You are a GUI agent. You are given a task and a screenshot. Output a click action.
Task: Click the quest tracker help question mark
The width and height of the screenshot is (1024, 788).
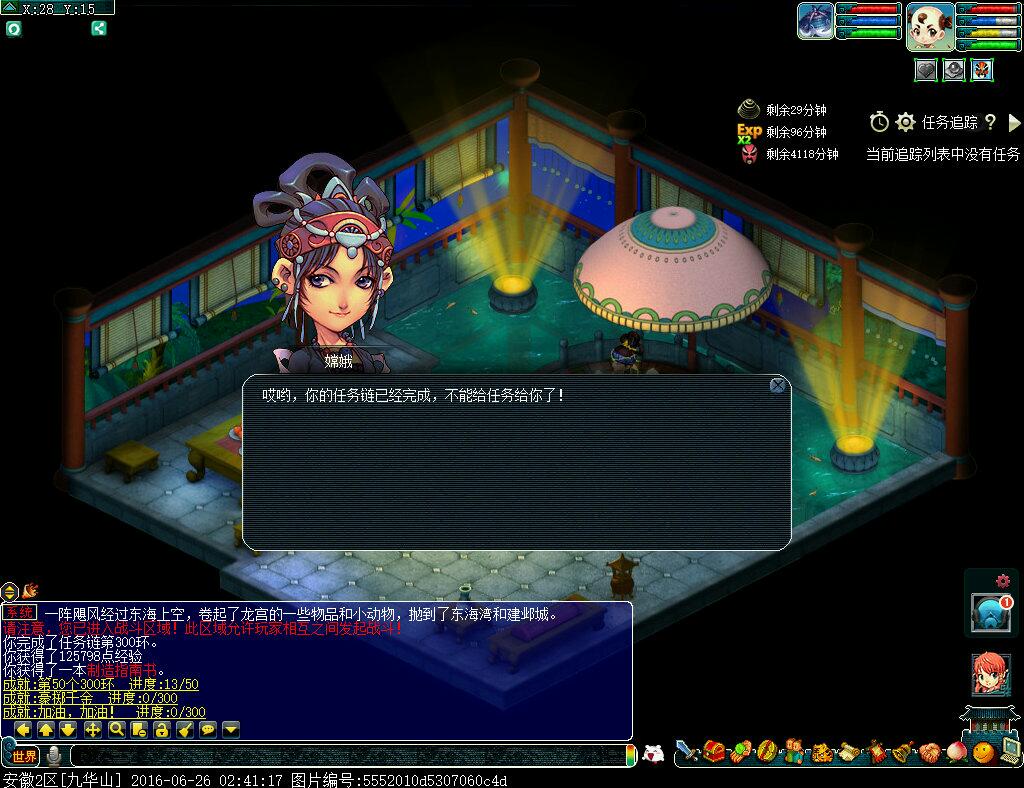pos(990,122)
